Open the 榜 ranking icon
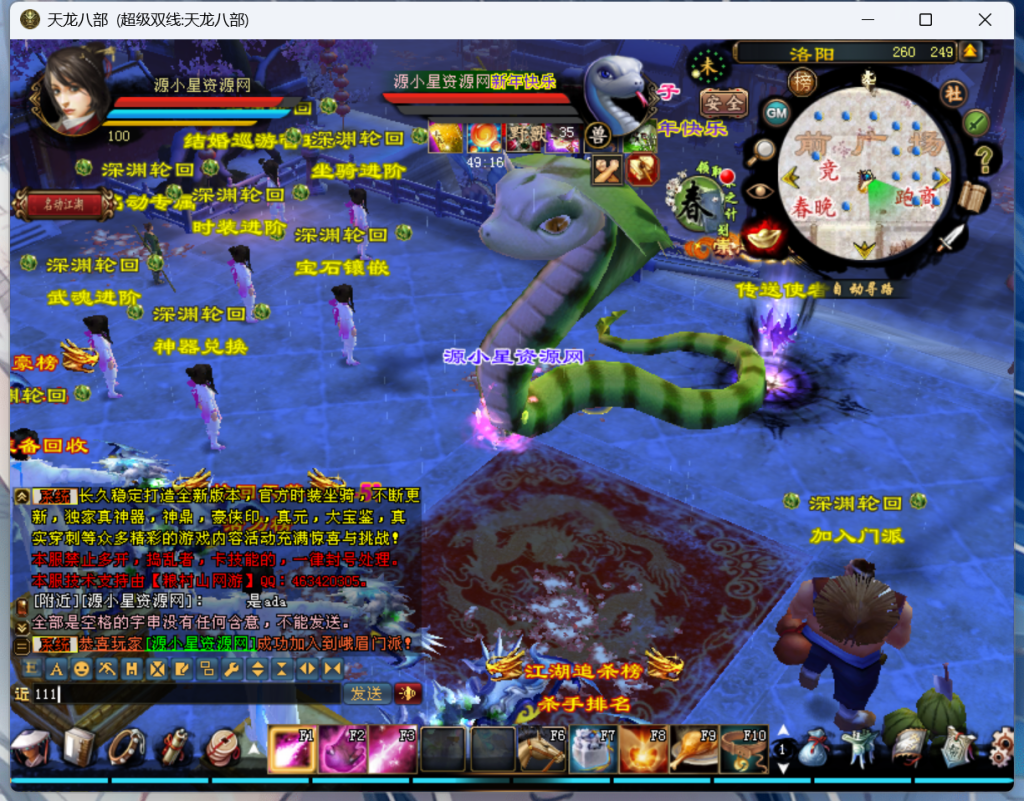 802,82
